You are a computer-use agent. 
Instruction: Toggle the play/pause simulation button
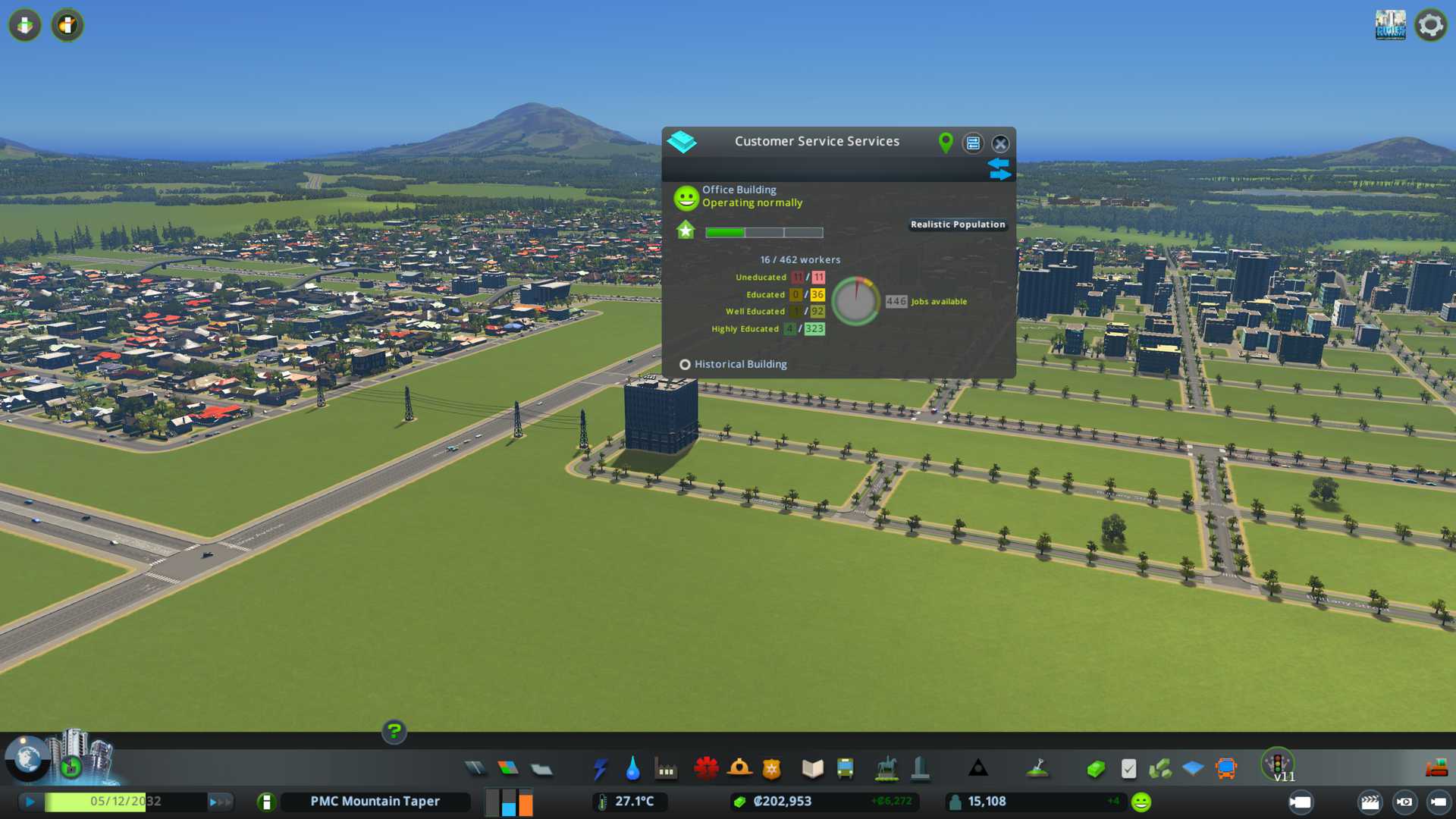(30, 802)
